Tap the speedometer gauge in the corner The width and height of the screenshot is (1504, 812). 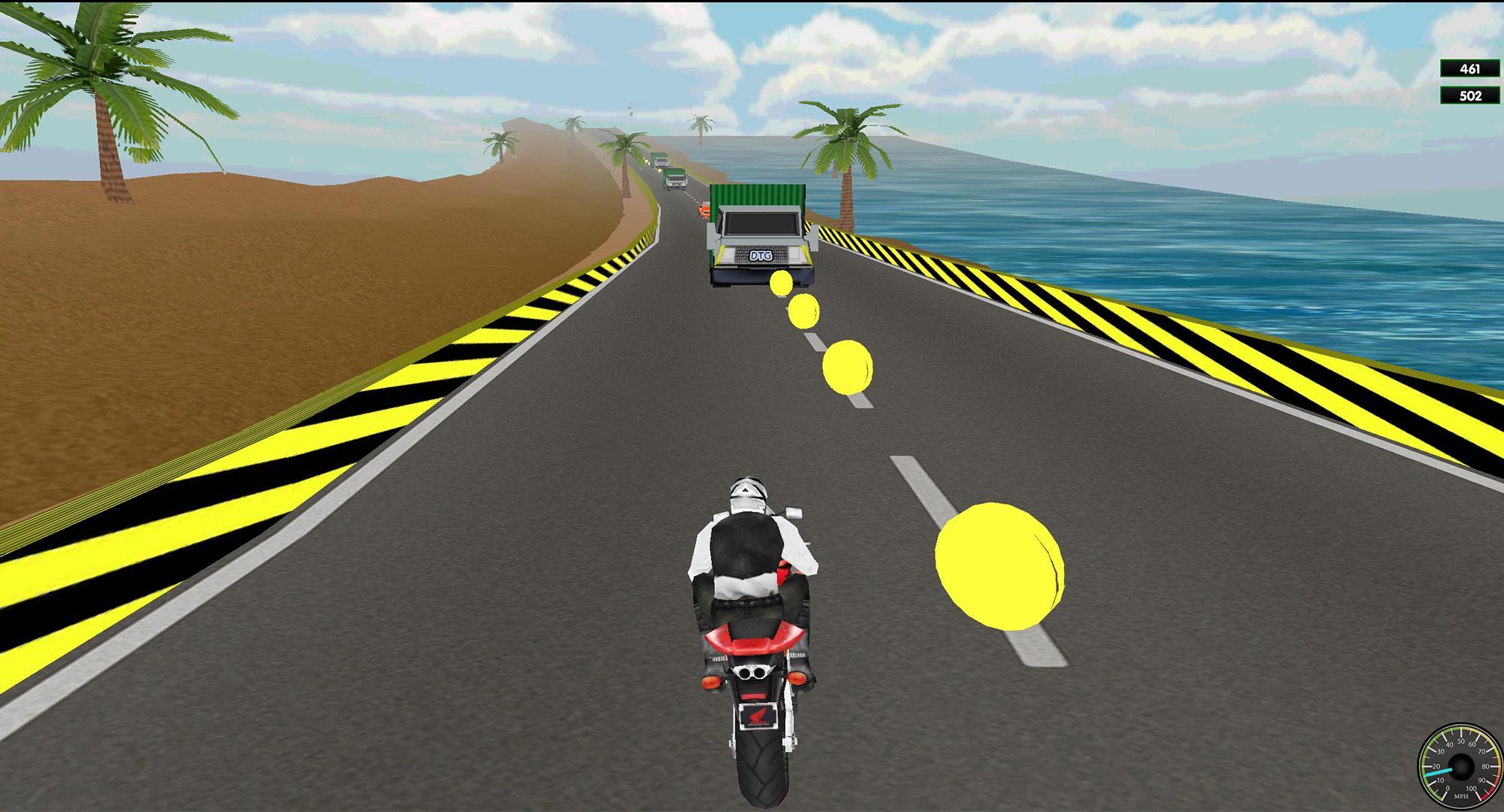click(1461, 767)
